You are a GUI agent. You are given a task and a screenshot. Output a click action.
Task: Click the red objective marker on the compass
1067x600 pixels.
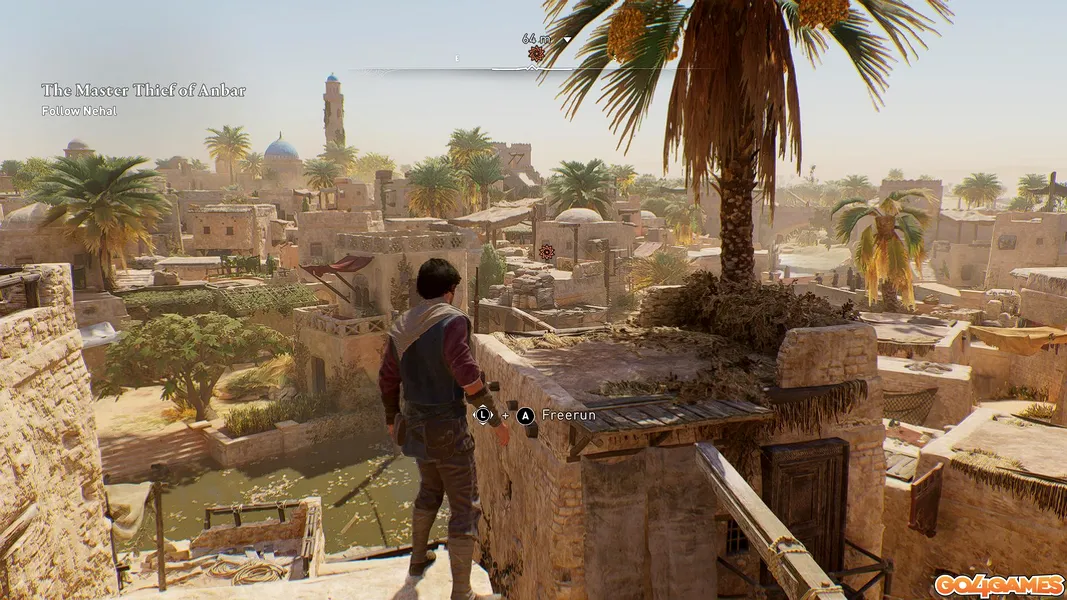click(537, 54)
